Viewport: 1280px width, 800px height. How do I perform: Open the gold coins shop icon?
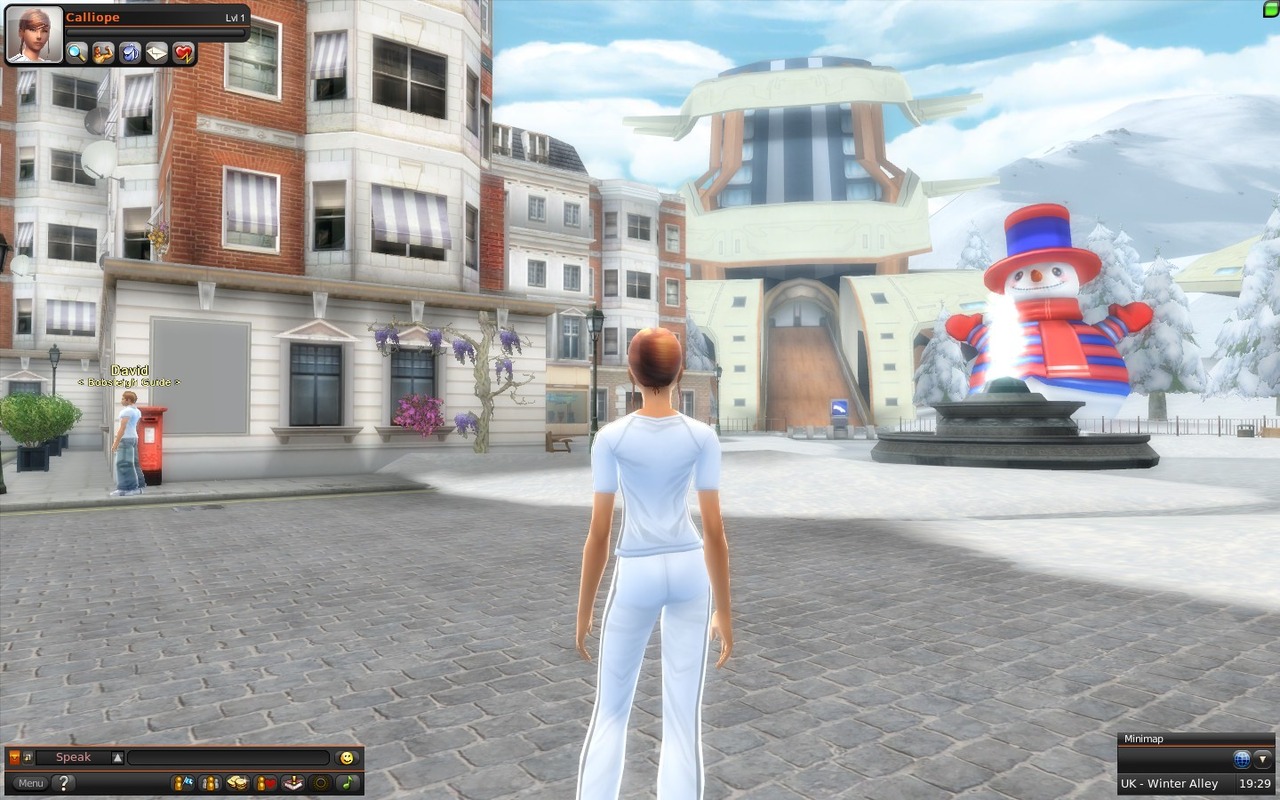point(237,783)
